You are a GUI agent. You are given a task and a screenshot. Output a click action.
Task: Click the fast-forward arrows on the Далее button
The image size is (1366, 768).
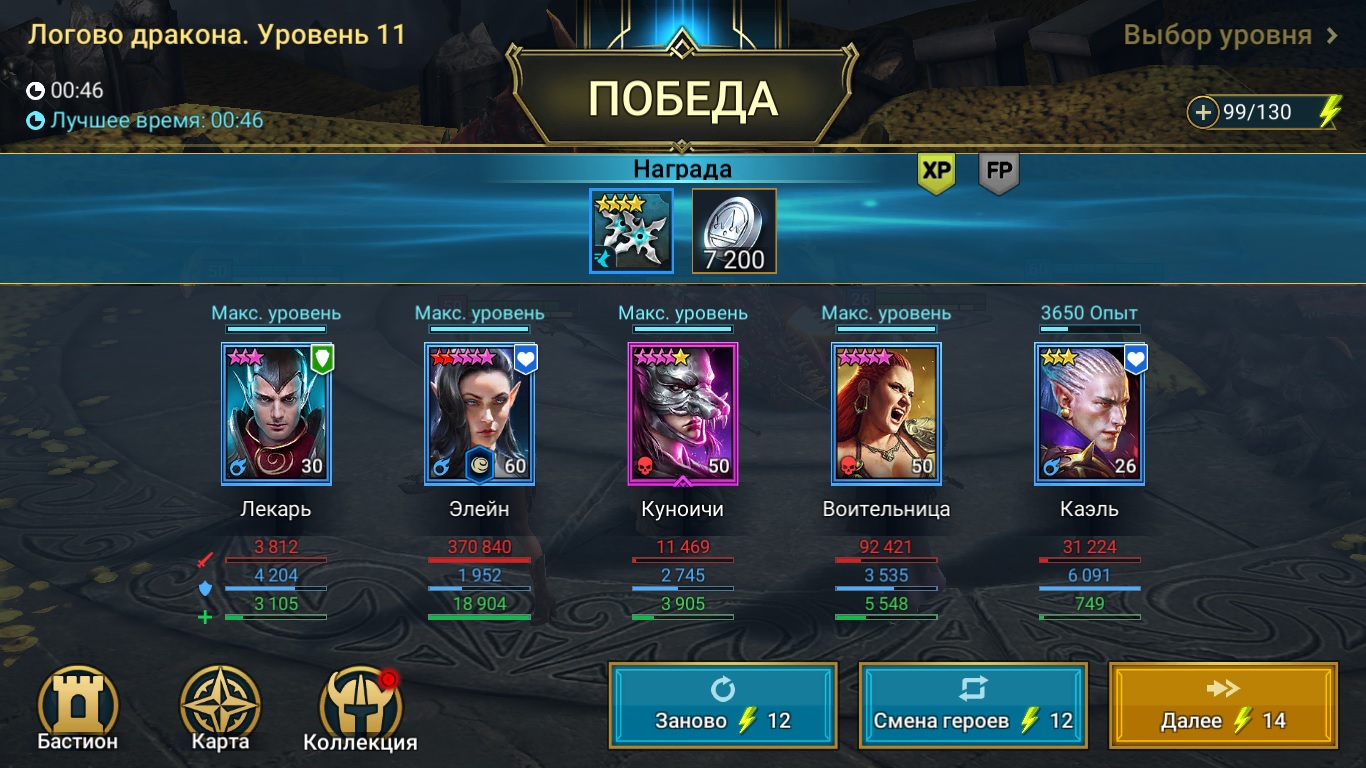click(x=1224, y=690)
